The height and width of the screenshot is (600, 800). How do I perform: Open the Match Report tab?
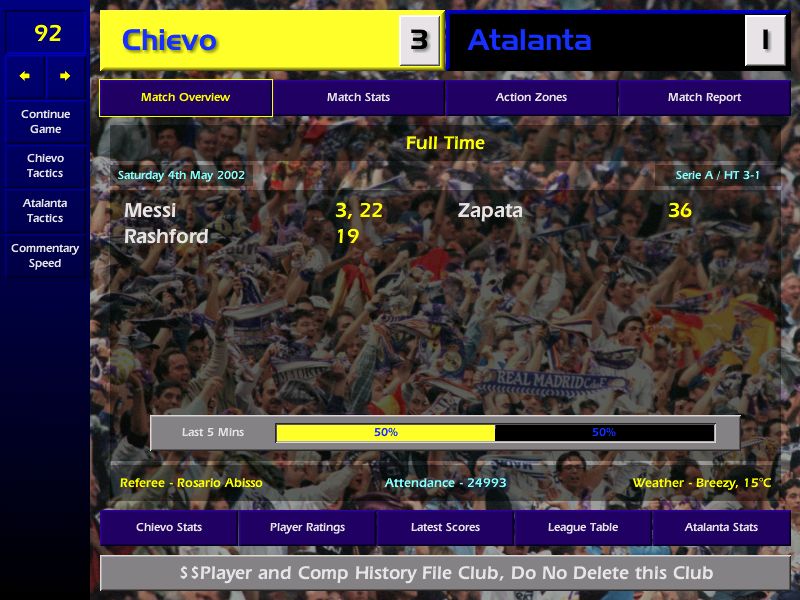(x=704, y=98)
